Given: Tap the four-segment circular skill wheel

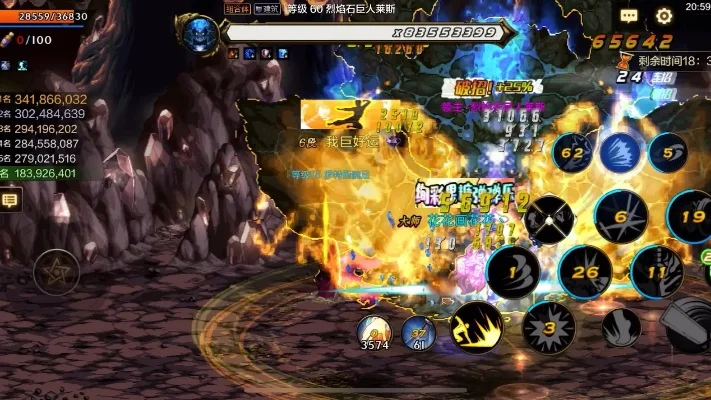Looking at the screenshot, I should point(549,217).
